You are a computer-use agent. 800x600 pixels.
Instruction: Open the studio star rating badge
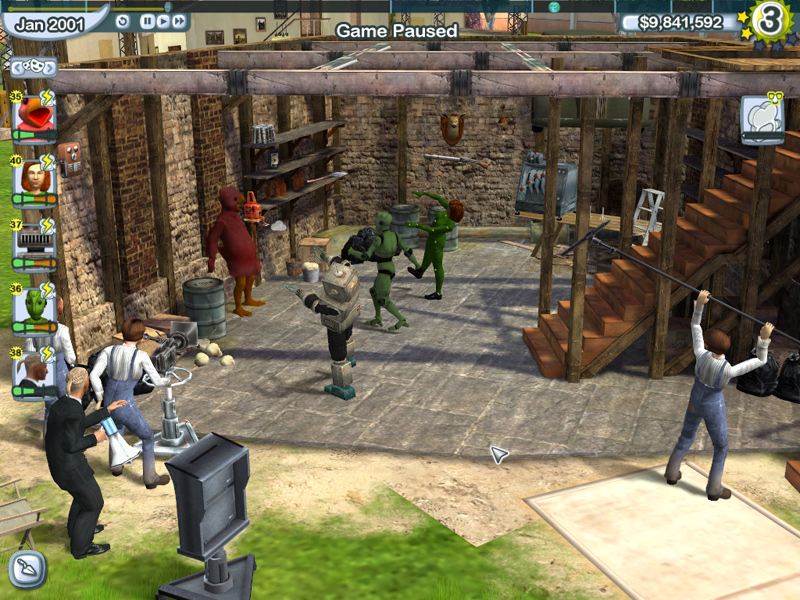769,22
